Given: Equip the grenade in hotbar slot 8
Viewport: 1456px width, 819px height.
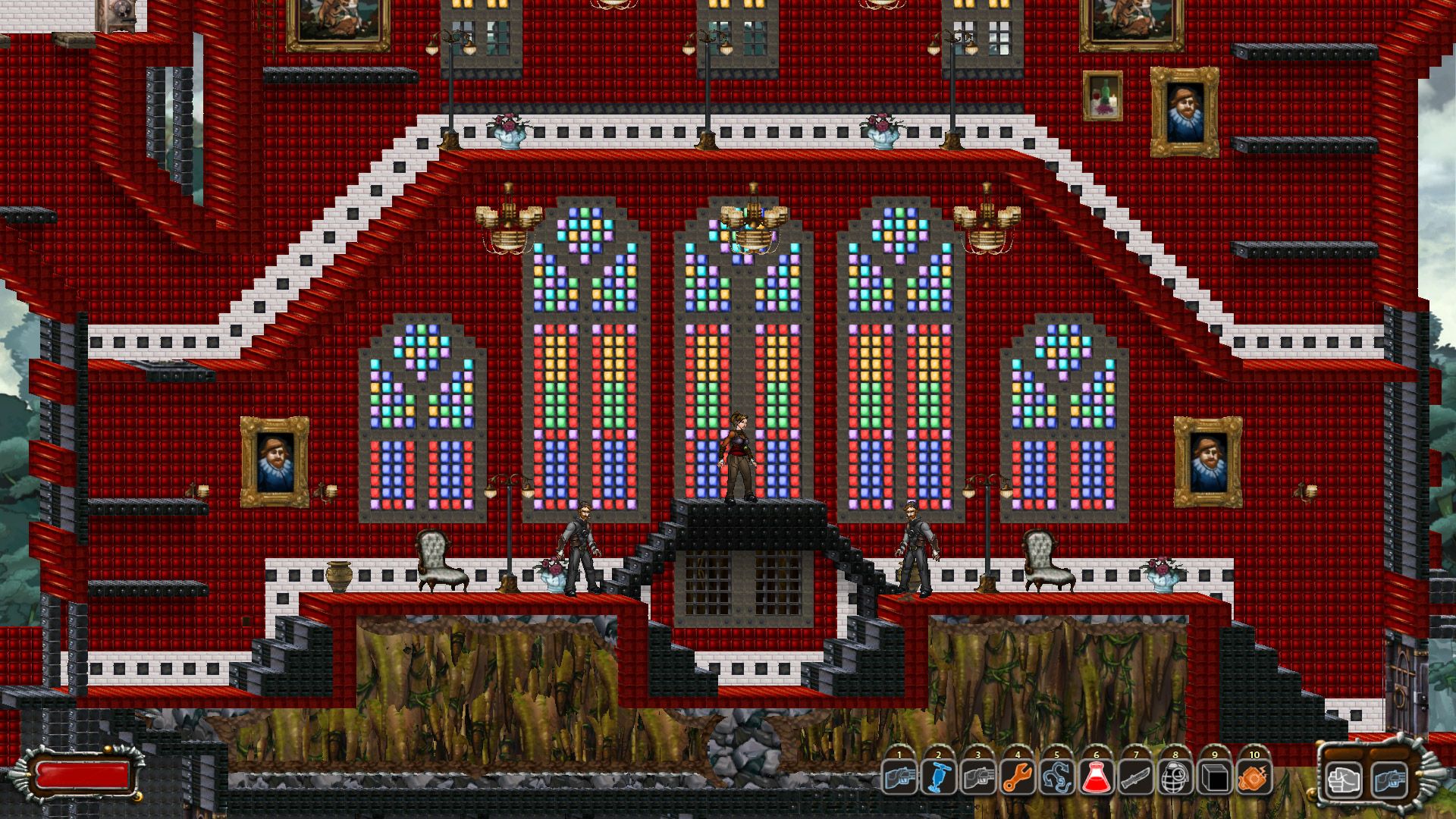Looking at the screenshot, I should tap(1175, 777).
